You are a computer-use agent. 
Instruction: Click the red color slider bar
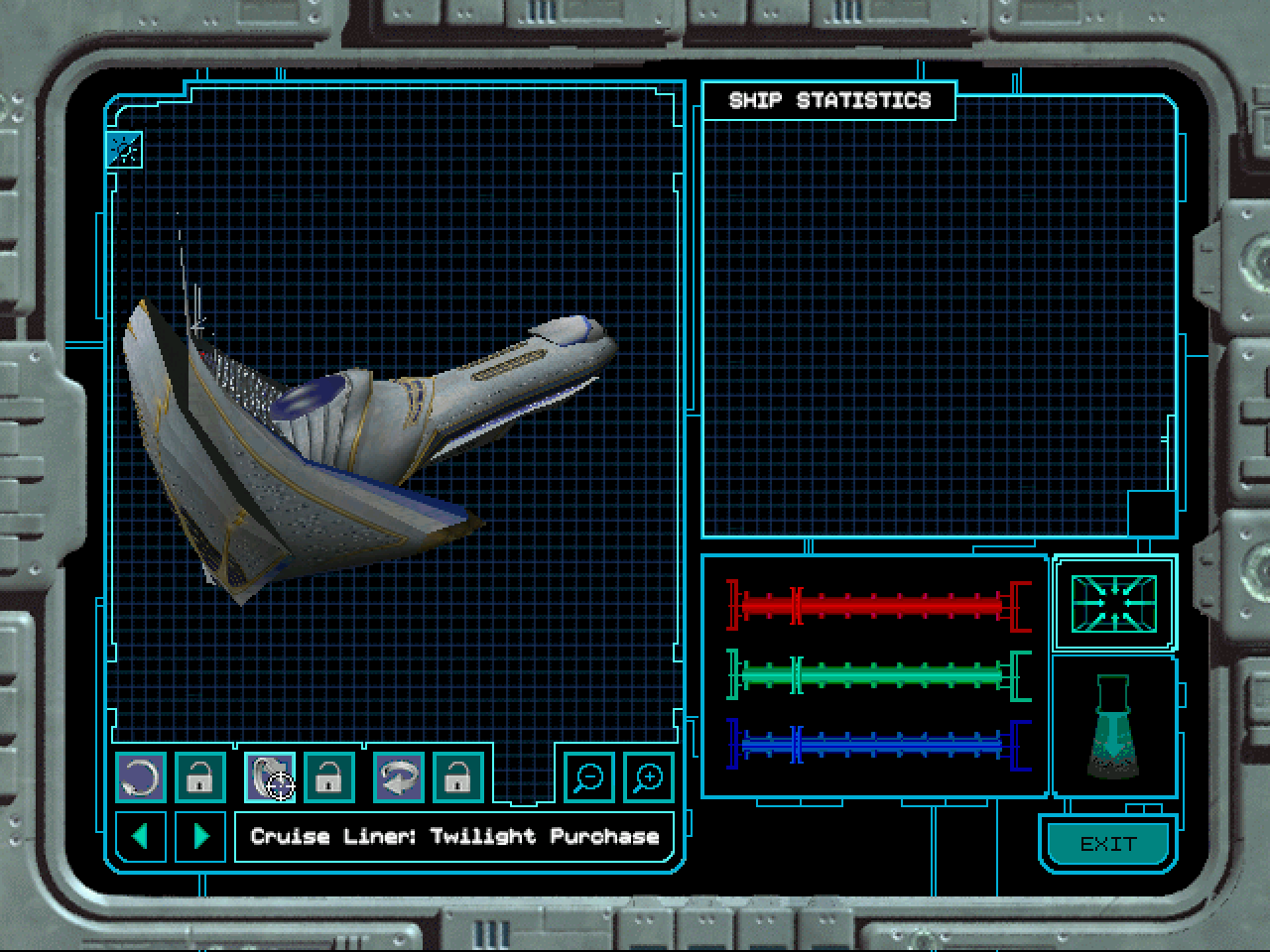(x=878, y=605)
